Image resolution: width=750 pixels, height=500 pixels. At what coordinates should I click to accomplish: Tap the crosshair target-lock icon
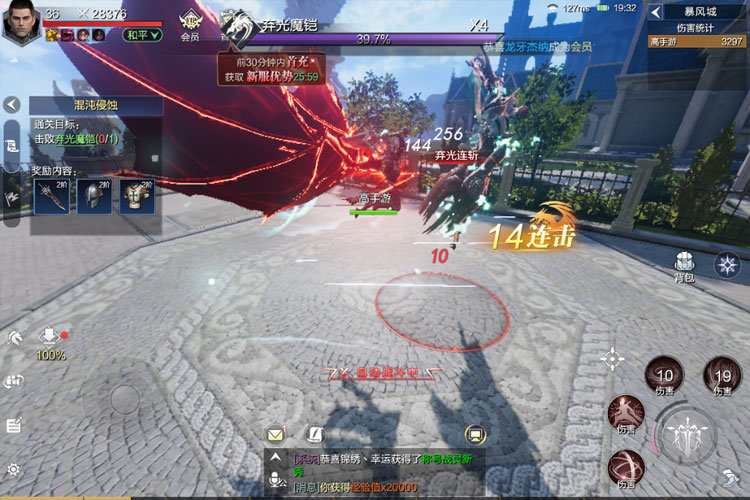(612, 359)
